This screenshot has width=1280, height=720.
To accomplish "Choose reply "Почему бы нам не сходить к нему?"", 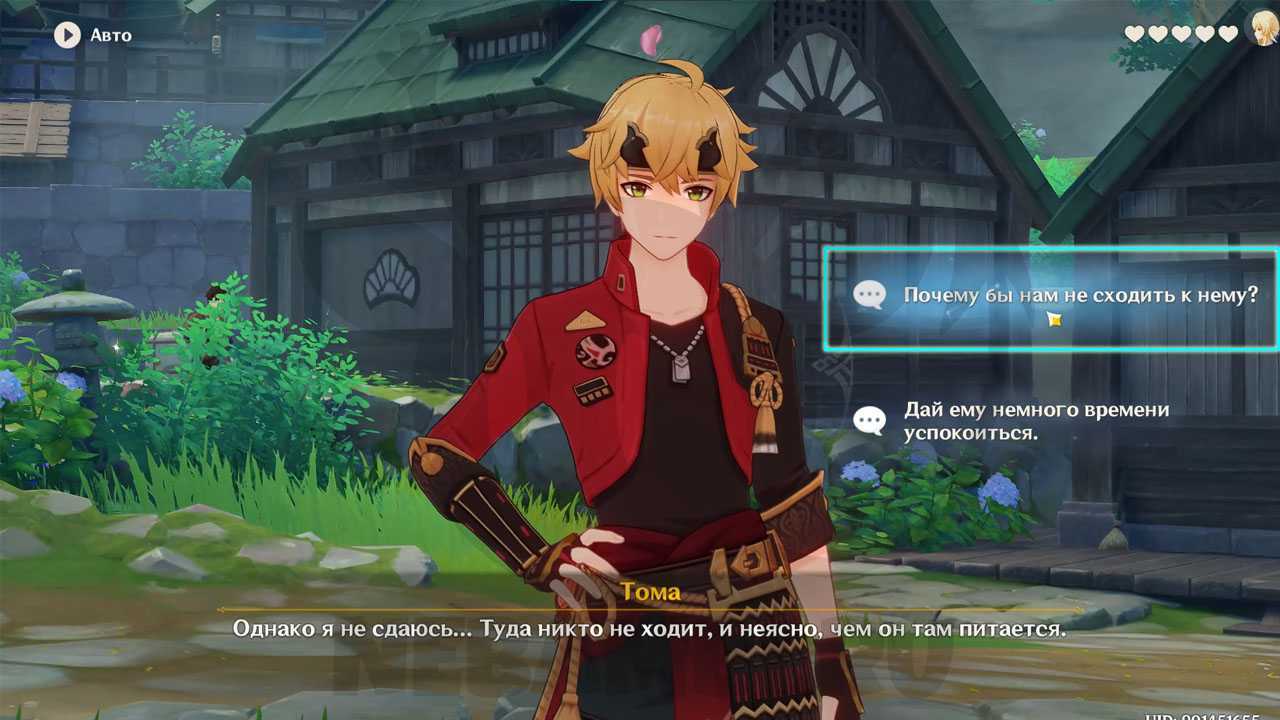I will [1050, 297].
